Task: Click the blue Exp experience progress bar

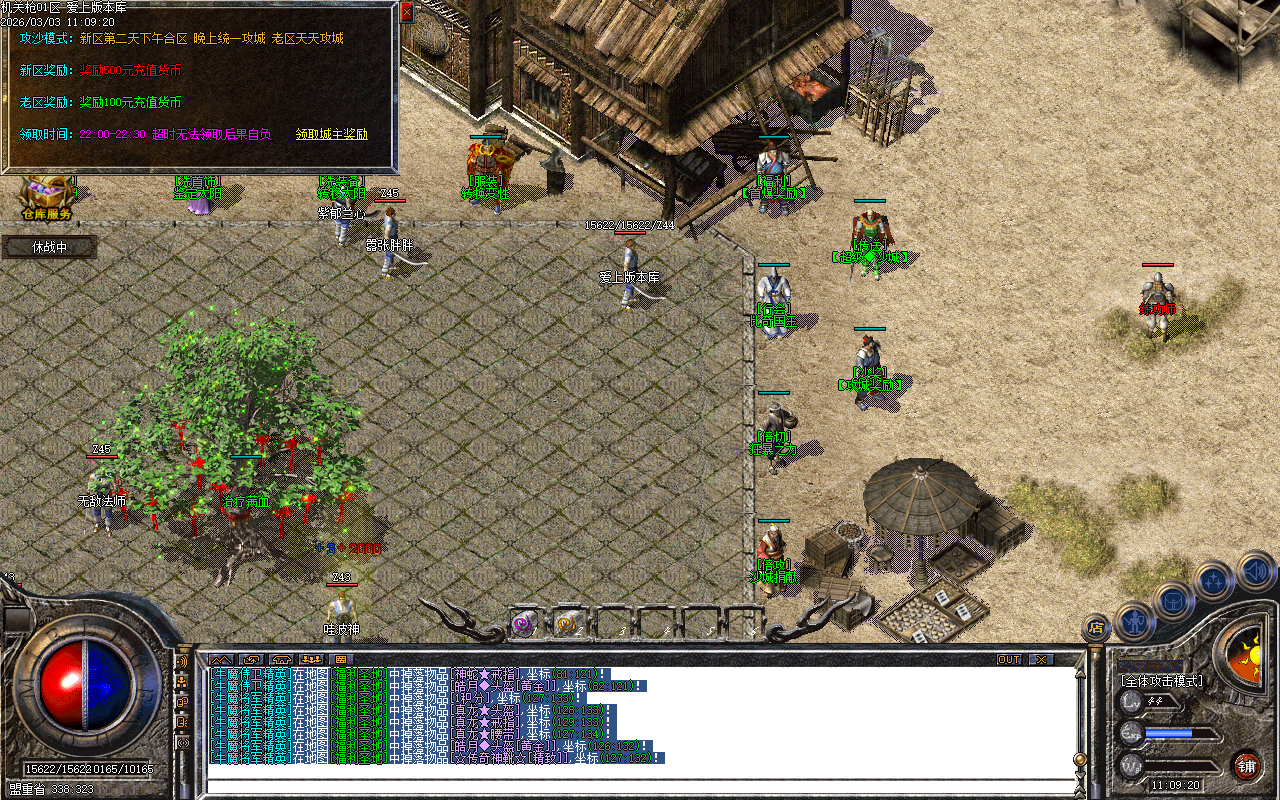Action: pos(1169,732)
